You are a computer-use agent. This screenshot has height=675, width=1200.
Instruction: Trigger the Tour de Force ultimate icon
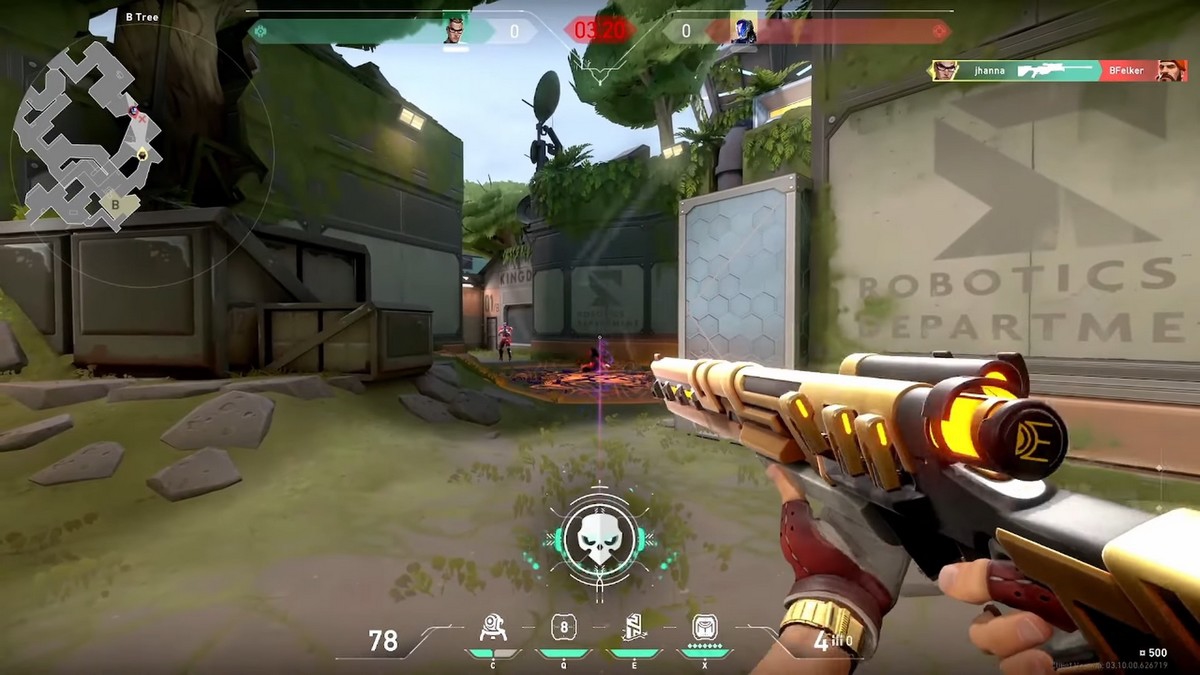click(705, 627)
